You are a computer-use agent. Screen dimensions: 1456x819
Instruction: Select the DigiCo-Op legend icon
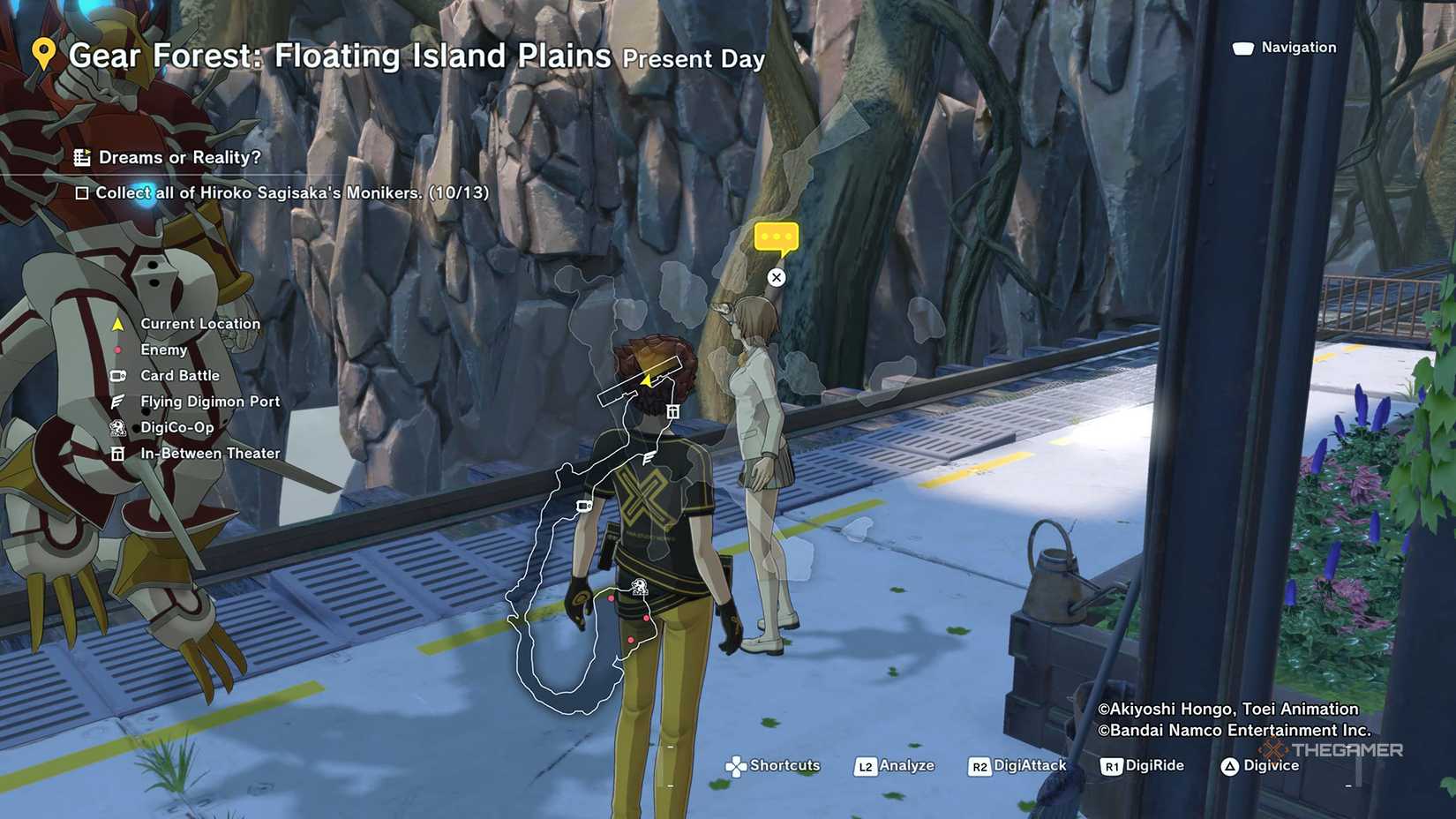[117, 427]
